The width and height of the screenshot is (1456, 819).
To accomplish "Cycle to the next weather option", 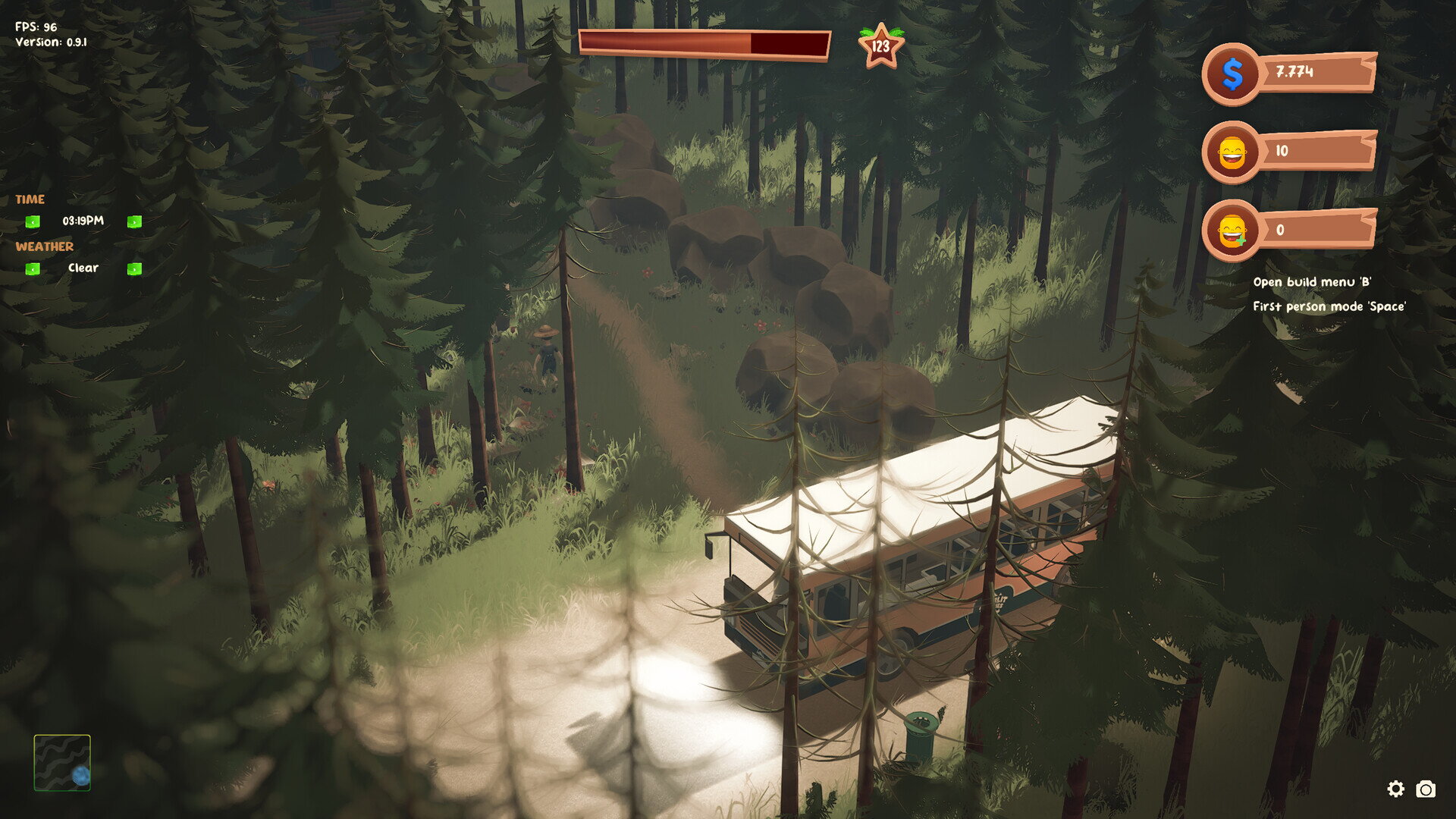I will click(134, 268).
